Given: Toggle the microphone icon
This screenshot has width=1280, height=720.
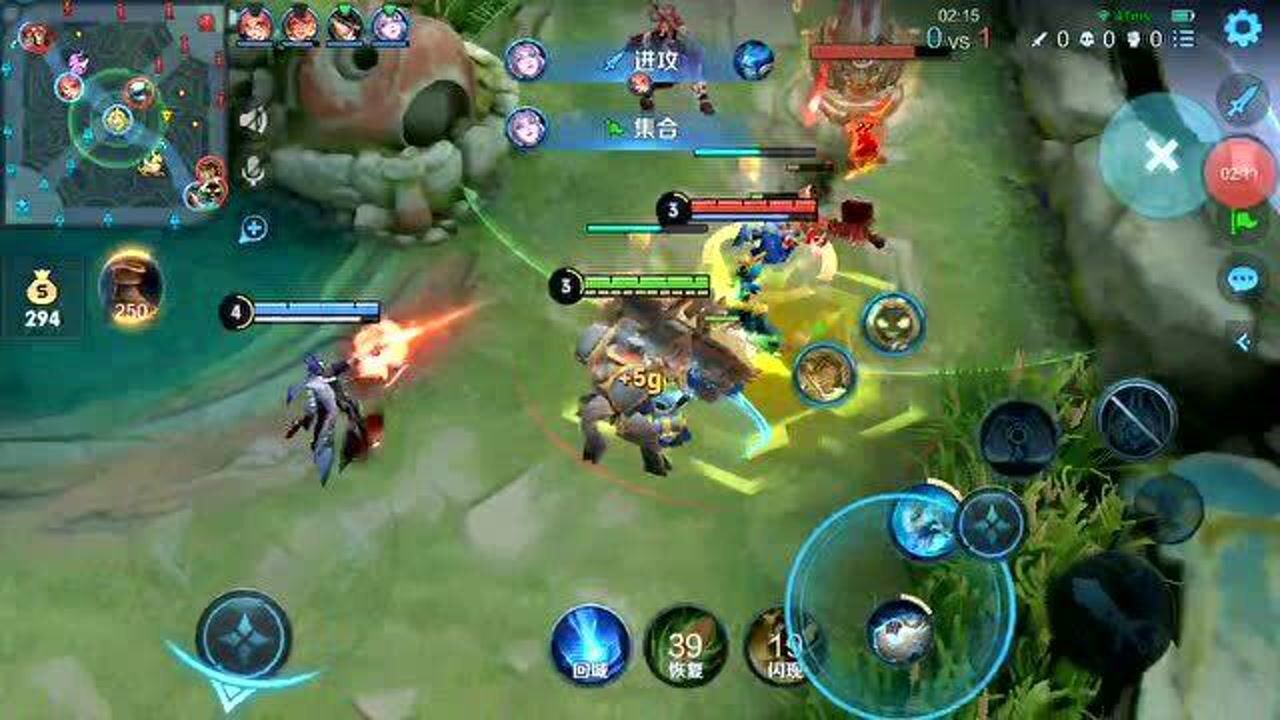Looking at the screenshot, I should click(253, 171).
